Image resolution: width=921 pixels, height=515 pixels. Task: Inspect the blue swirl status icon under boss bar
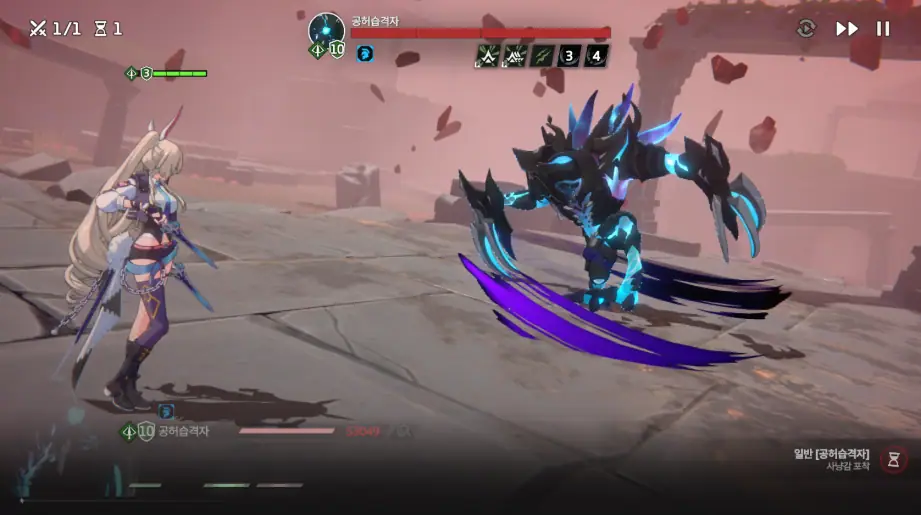coord(365,54)
